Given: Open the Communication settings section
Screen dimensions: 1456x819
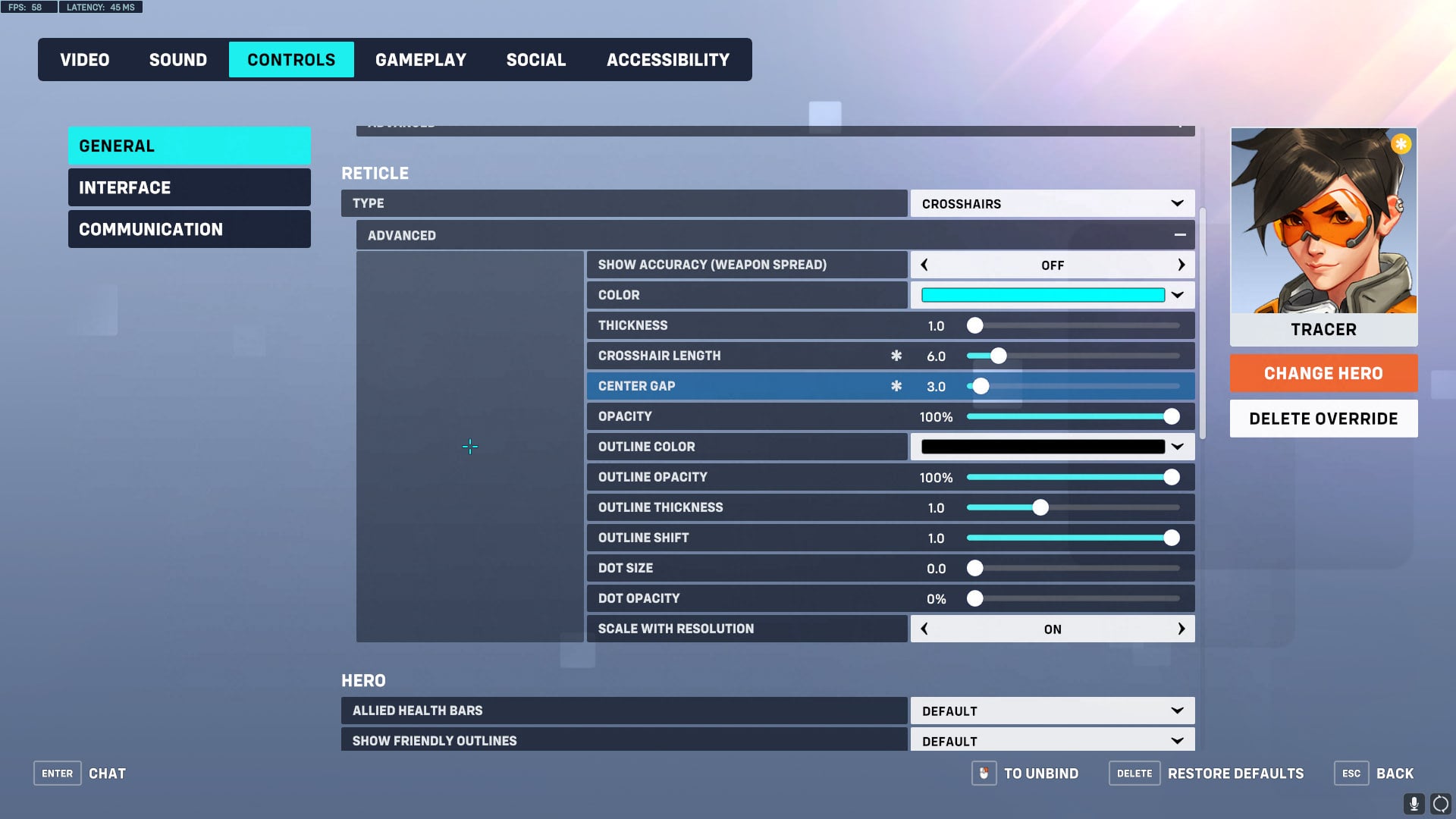Looking at the screenshot, I should [x=189, y=228].
